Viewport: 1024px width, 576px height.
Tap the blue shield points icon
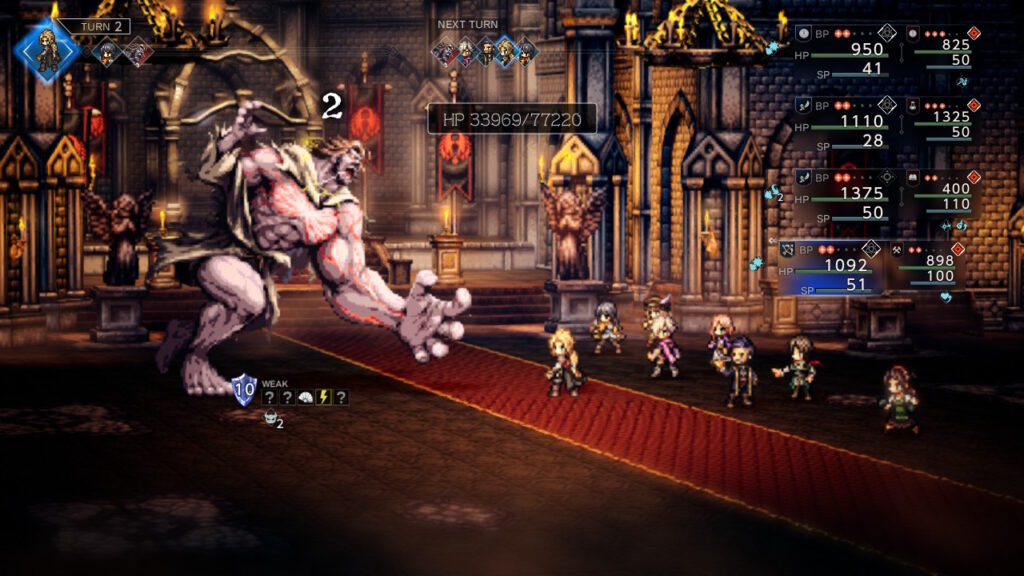(x=244, y=390)
